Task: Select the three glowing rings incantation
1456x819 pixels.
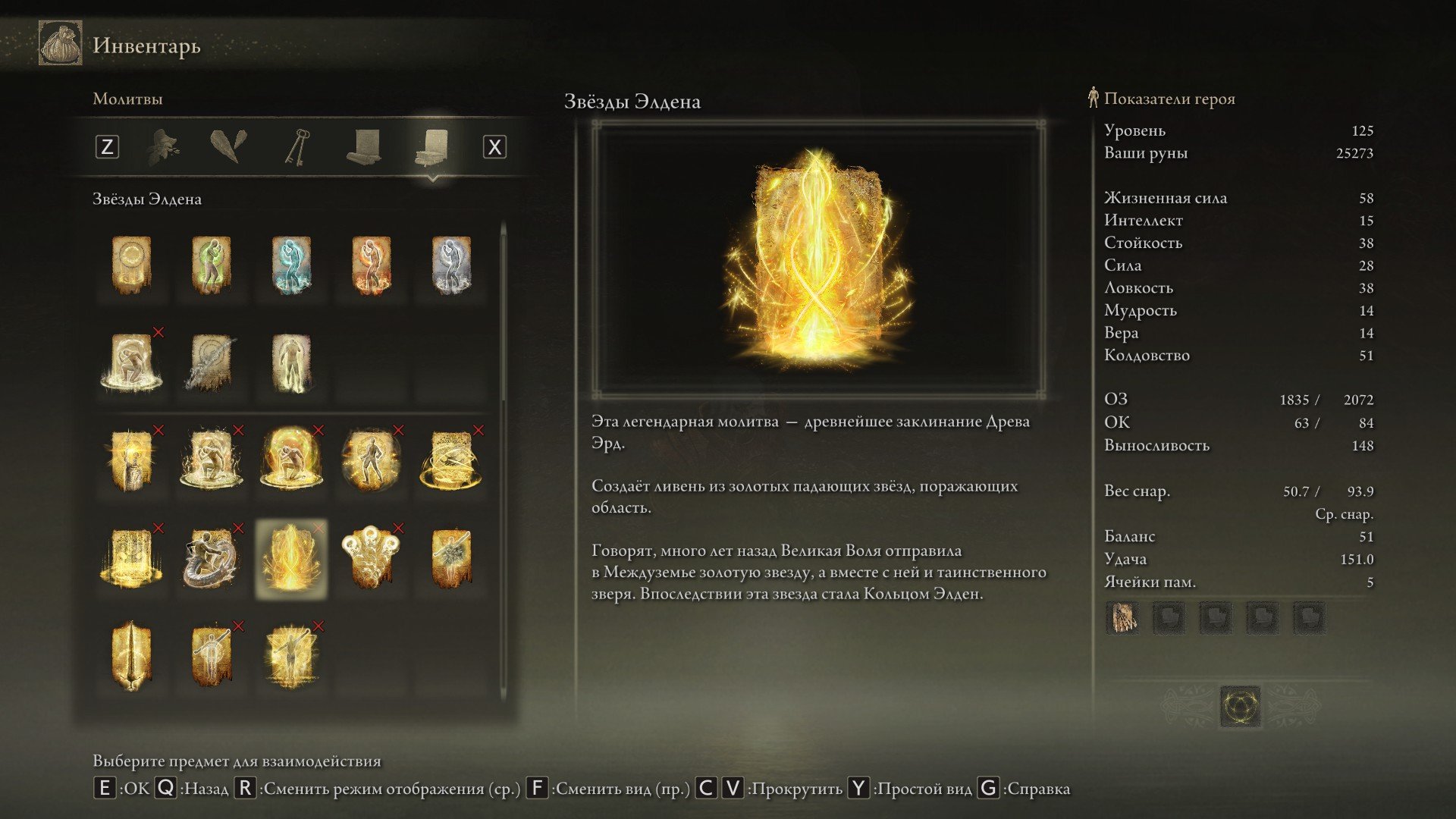Action: (372, 559)
